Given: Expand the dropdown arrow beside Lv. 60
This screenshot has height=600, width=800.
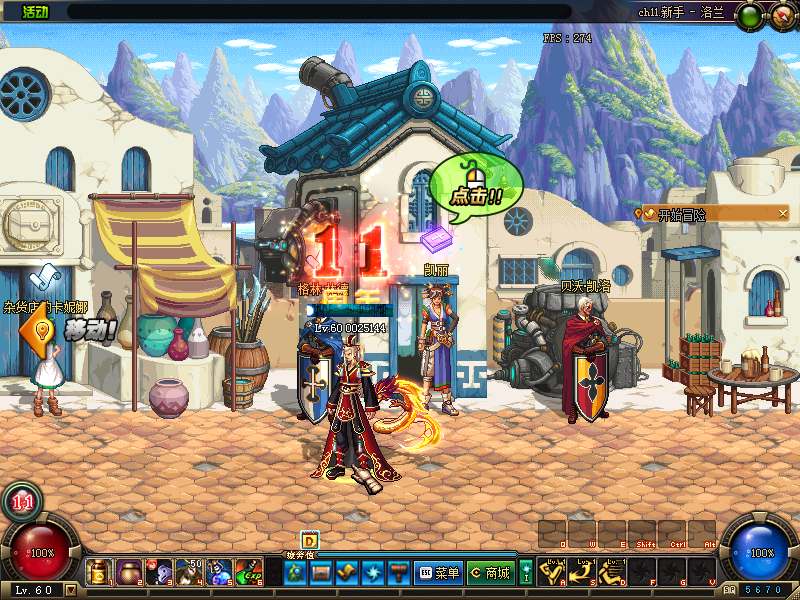Looking at the screenshot, I should 71,590.
